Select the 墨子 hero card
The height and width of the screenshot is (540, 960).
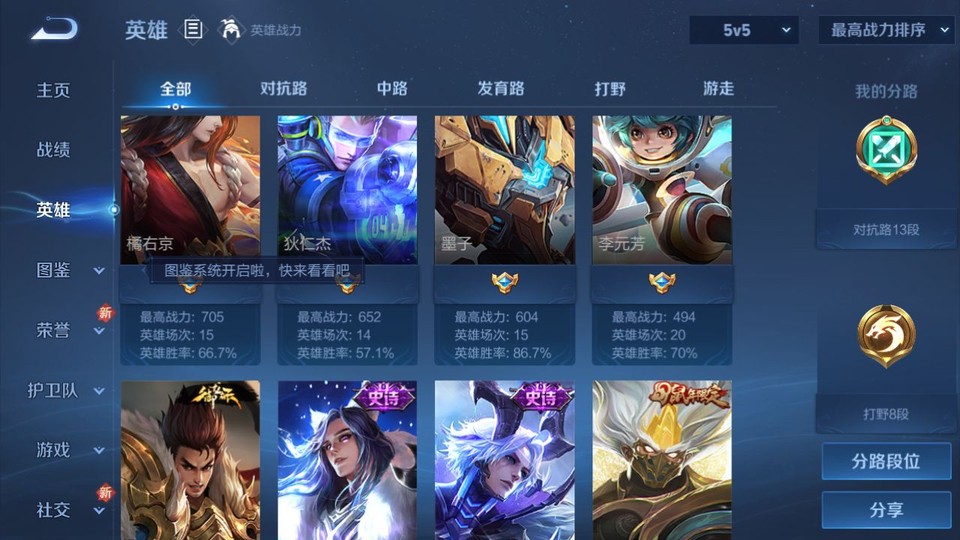504,190
